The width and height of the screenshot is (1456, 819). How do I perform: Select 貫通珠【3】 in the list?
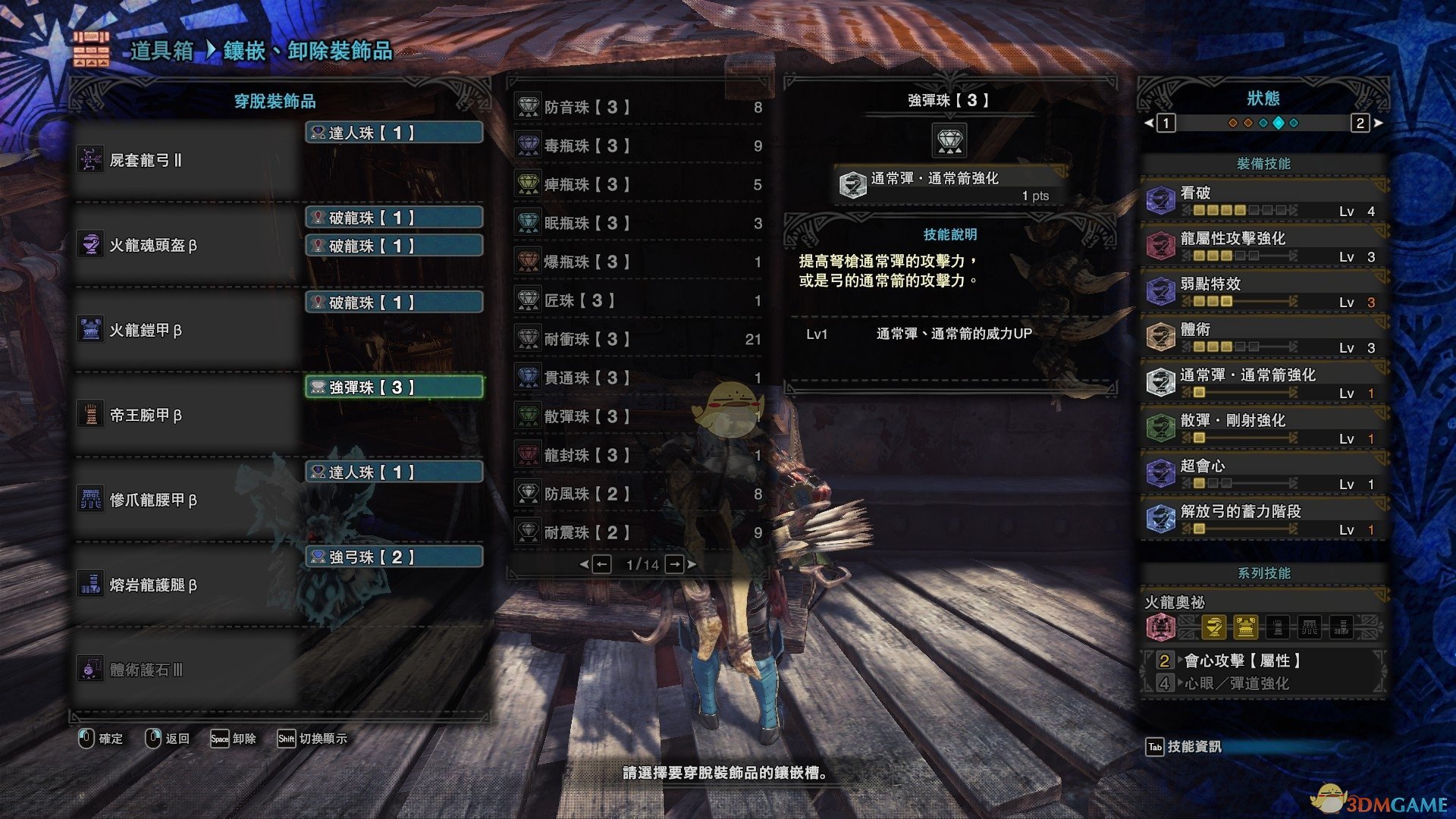point(637,378)
